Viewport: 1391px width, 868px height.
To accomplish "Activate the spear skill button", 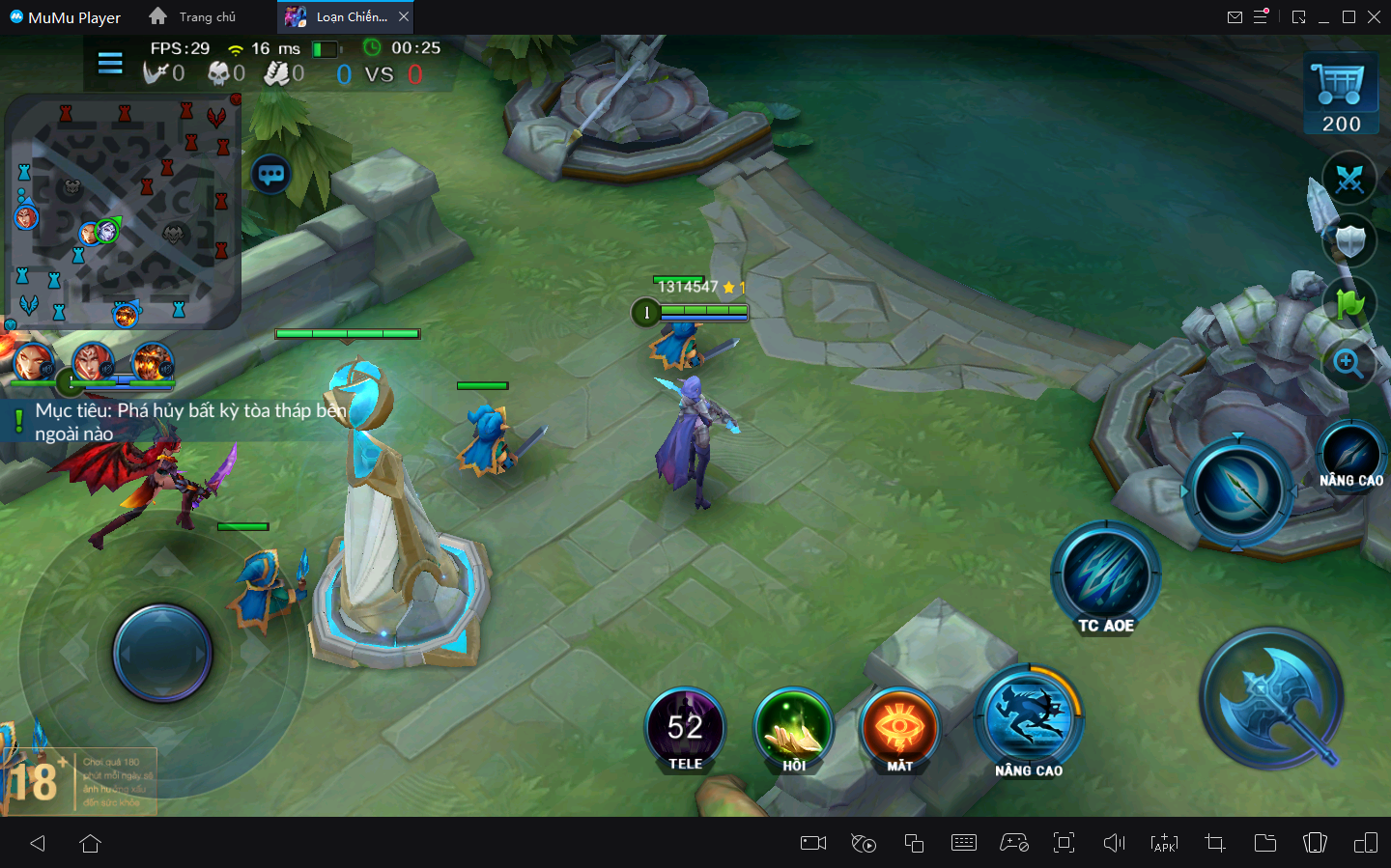I will 1237,492.
